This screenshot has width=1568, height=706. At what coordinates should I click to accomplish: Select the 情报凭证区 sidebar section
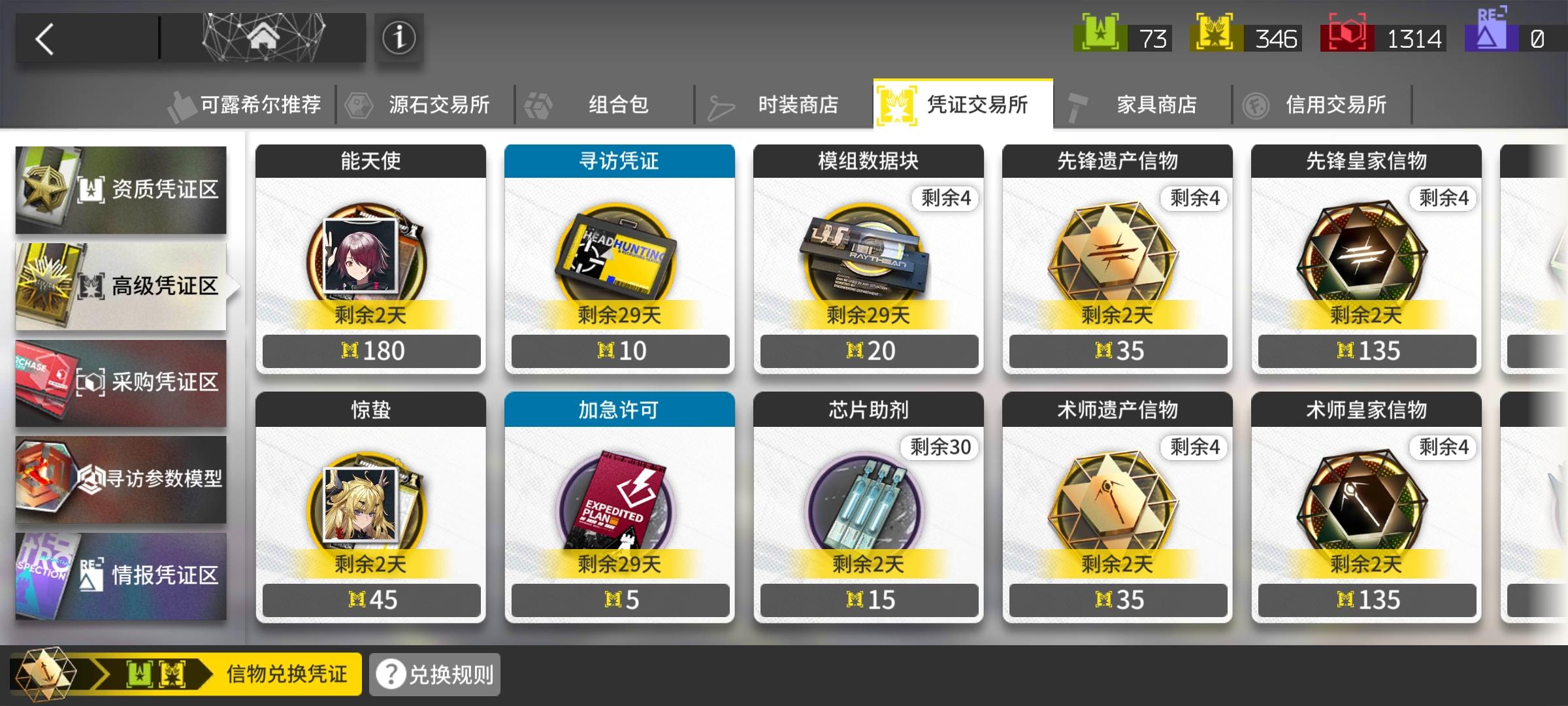pos(121,574)
